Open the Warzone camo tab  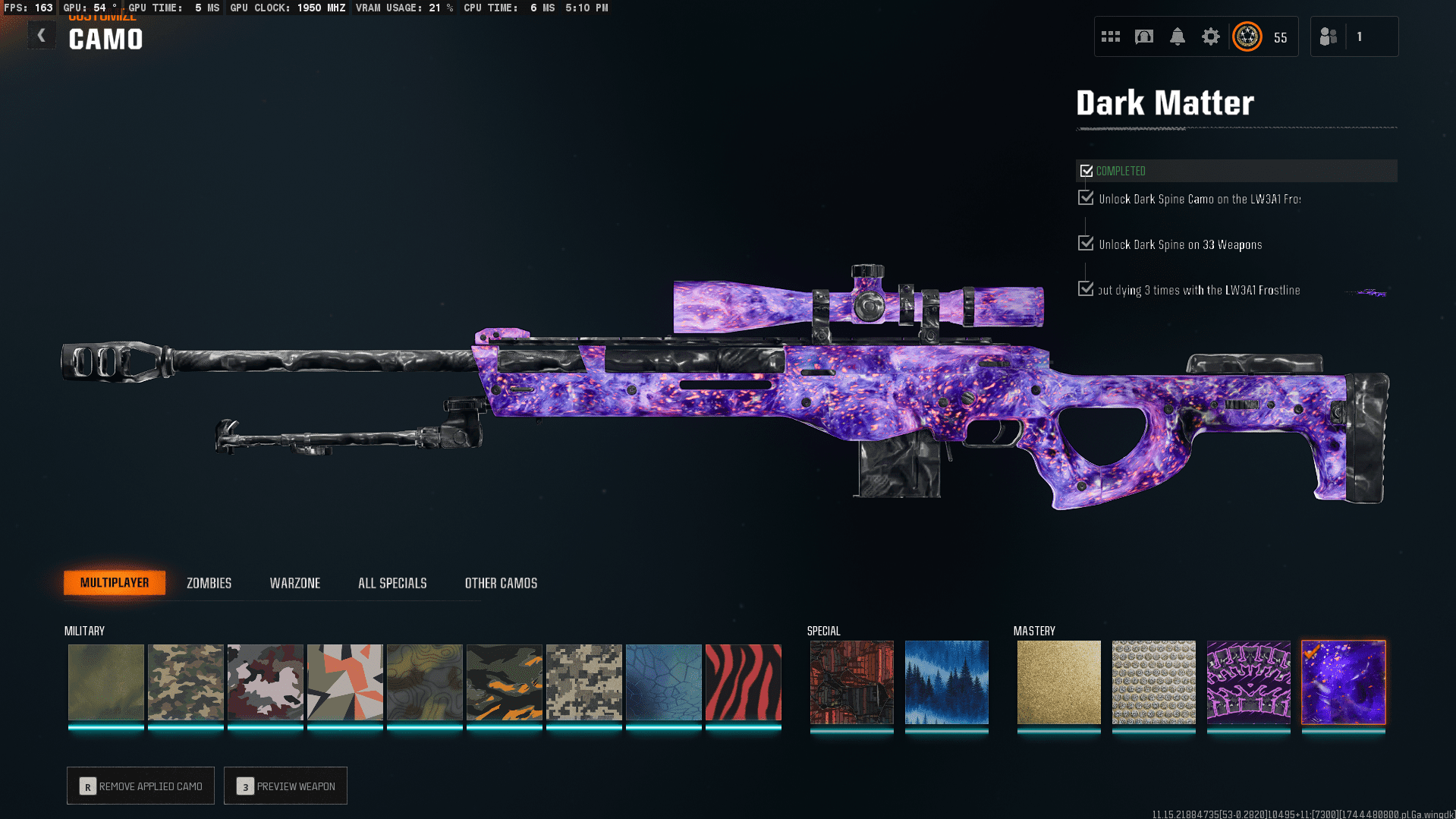pos(295,583)
